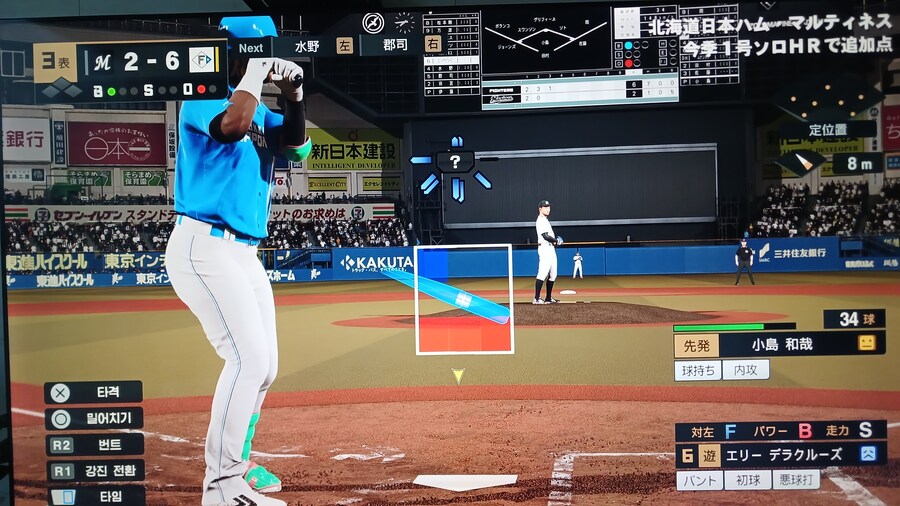Click the pitcher's yellow face condition icon
Screen dimensions: 900x506
coord(866,343)
